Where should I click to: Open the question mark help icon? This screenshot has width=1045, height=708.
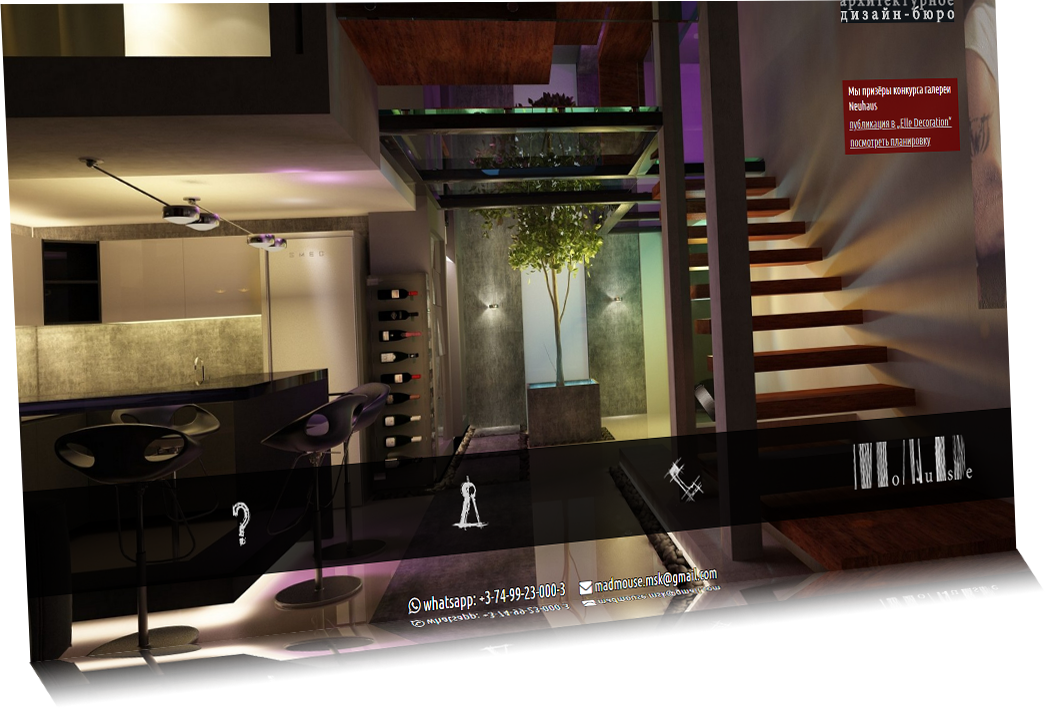coord(241,523)
